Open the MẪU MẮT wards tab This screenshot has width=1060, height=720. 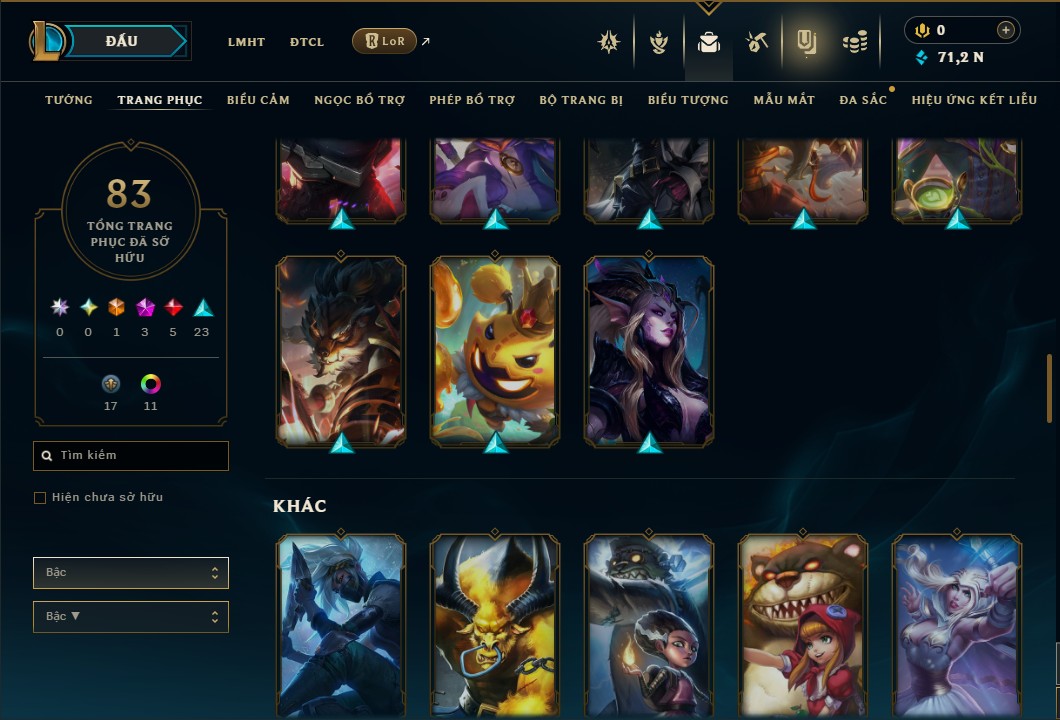click(x=784, y=100)
